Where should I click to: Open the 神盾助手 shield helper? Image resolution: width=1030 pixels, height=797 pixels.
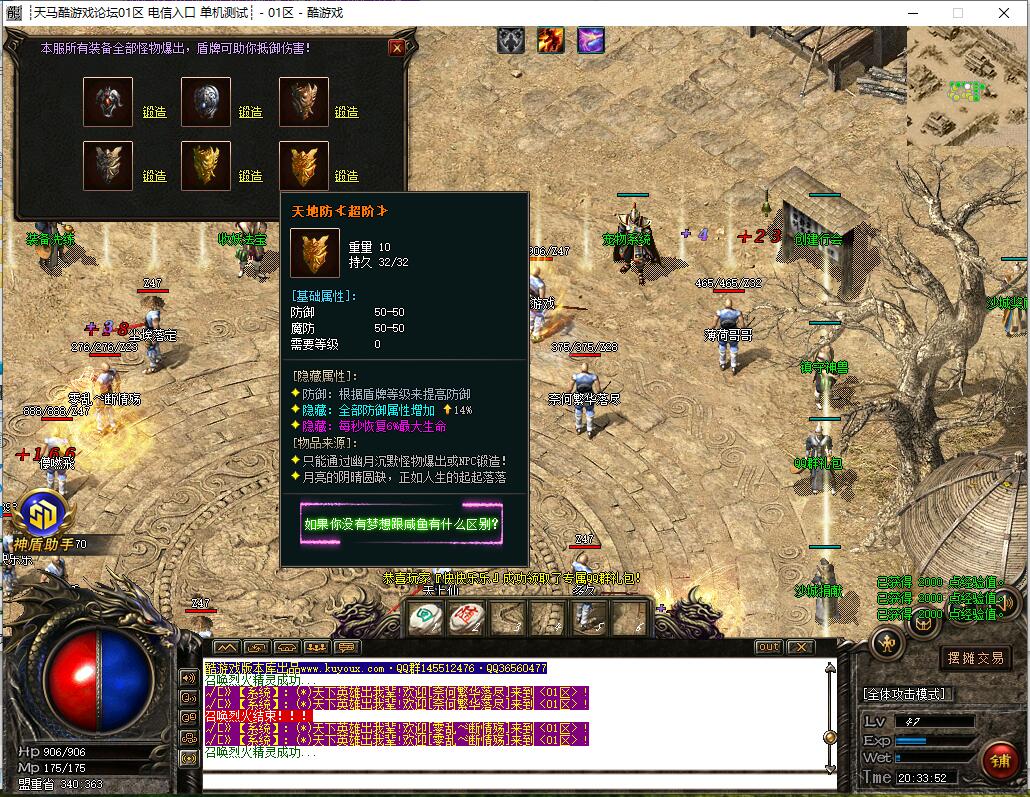pyautogui.click(x=44, y=515)
